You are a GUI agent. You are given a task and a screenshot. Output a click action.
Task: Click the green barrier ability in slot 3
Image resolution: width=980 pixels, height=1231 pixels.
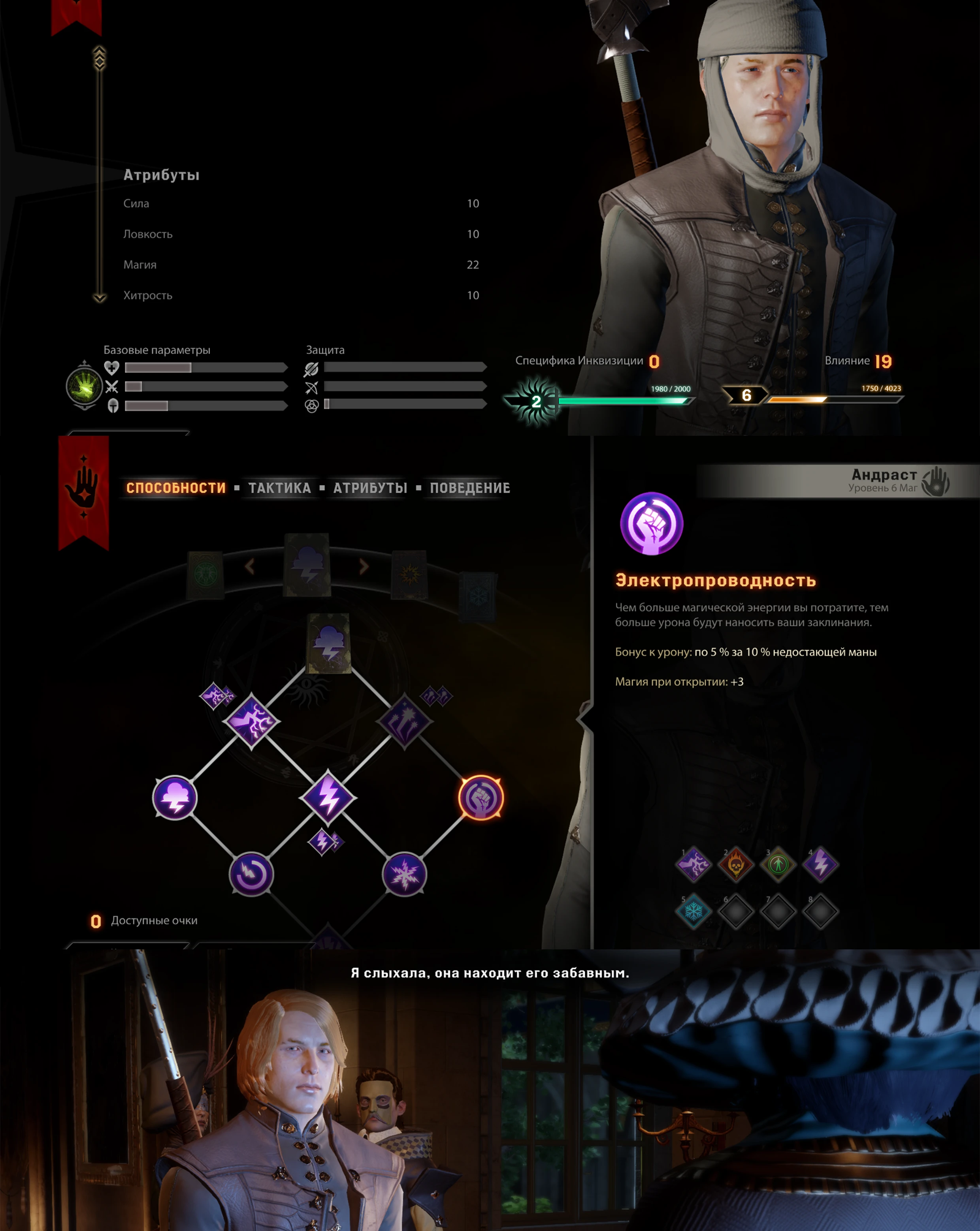[778, 864]
